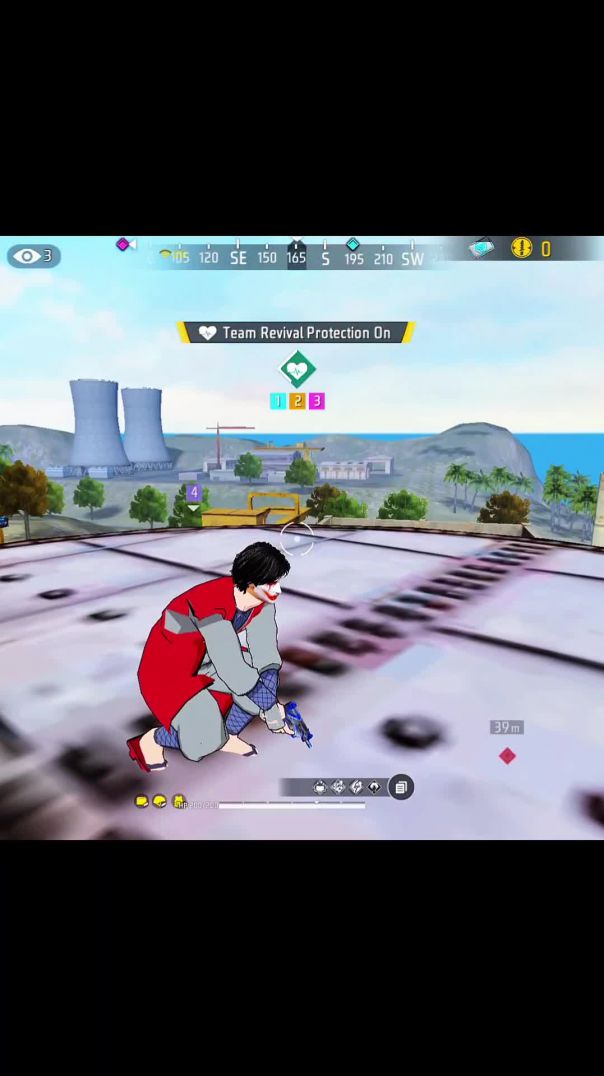Select teammate number 1 cyan marker

[x=278, y=401]
